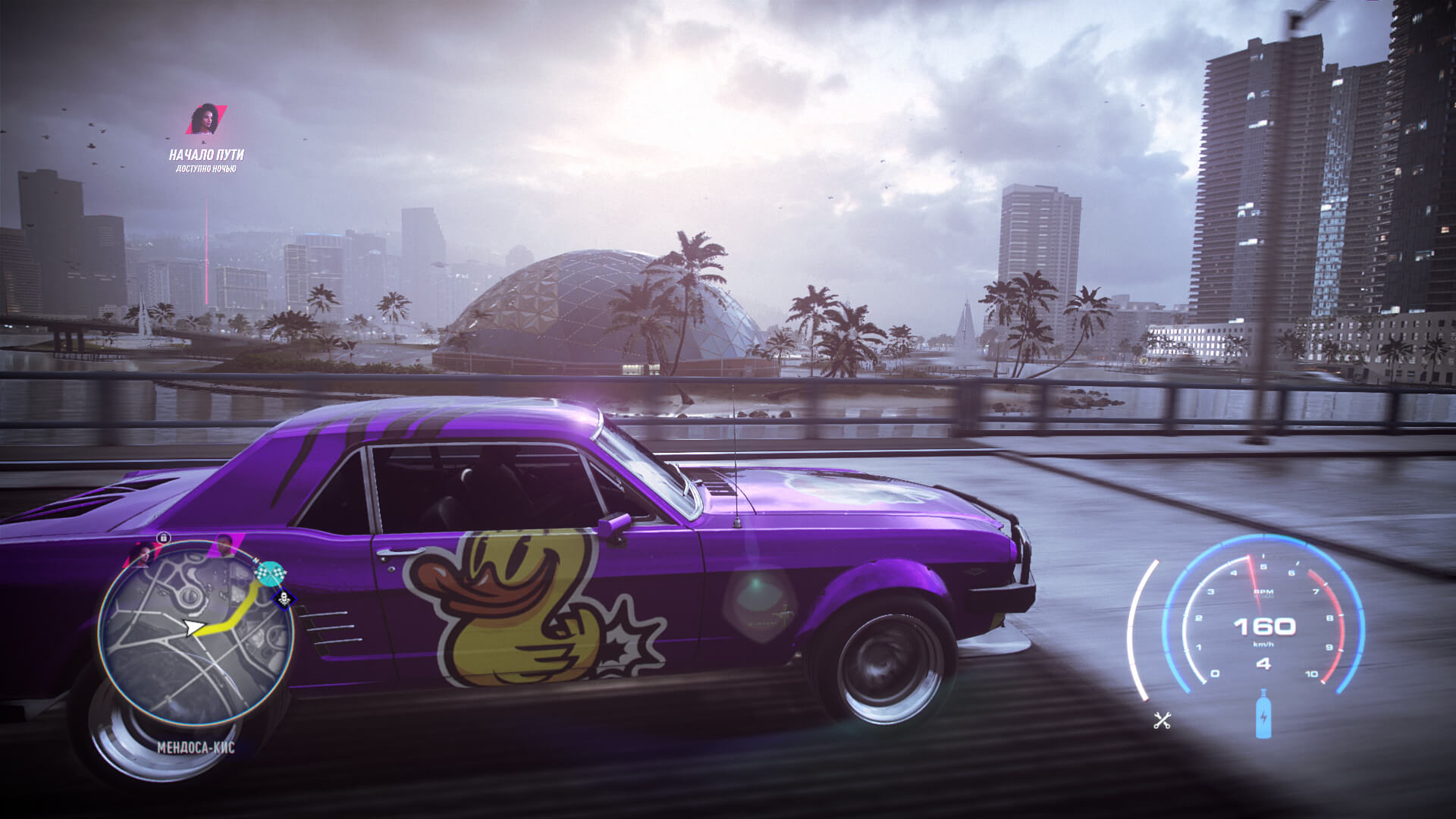This screenshot has width=1456, height=819.
Task: Select the checkered flag race marker on minimap
Action: click(271, 573)
